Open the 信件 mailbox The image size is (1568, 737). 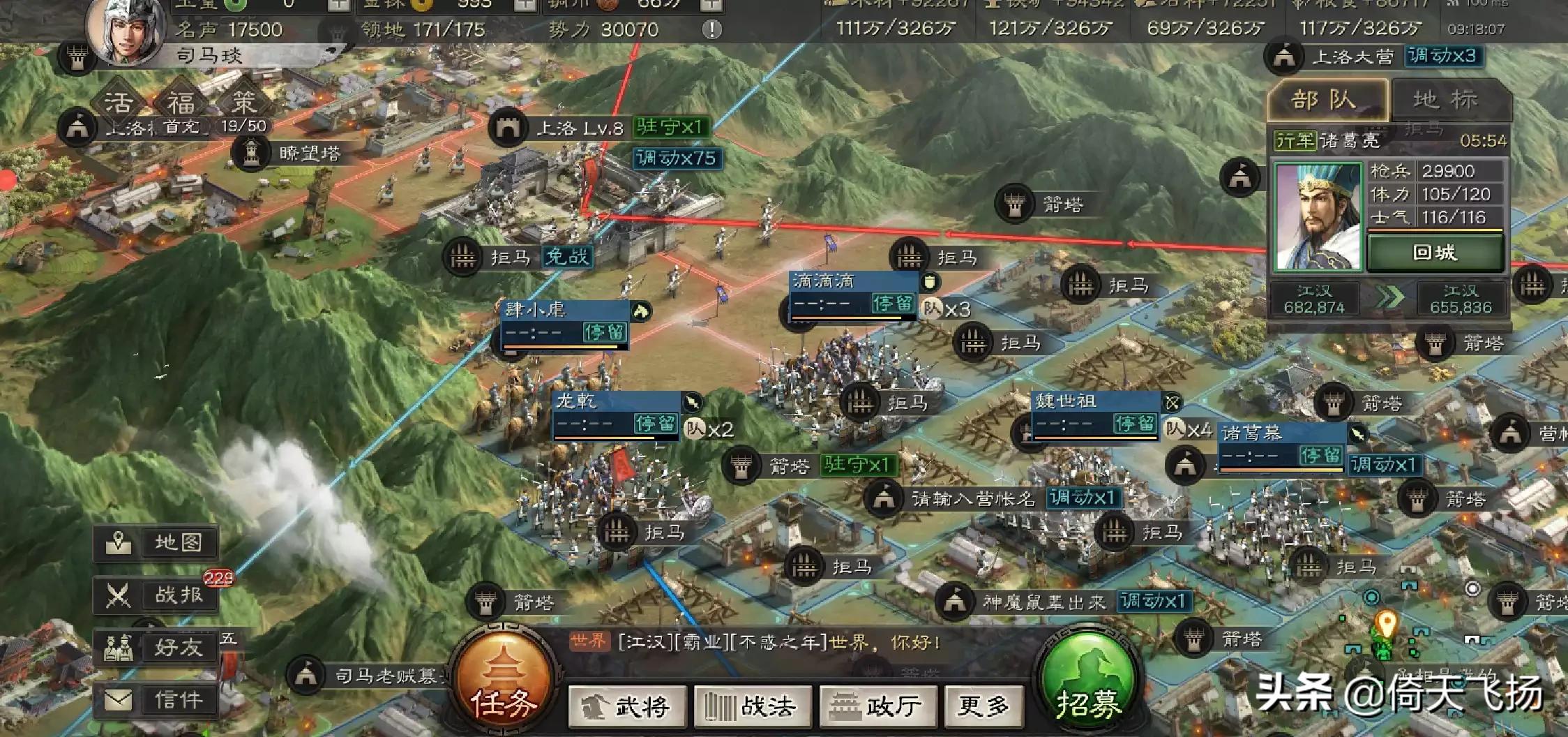(x=156, y=700)
